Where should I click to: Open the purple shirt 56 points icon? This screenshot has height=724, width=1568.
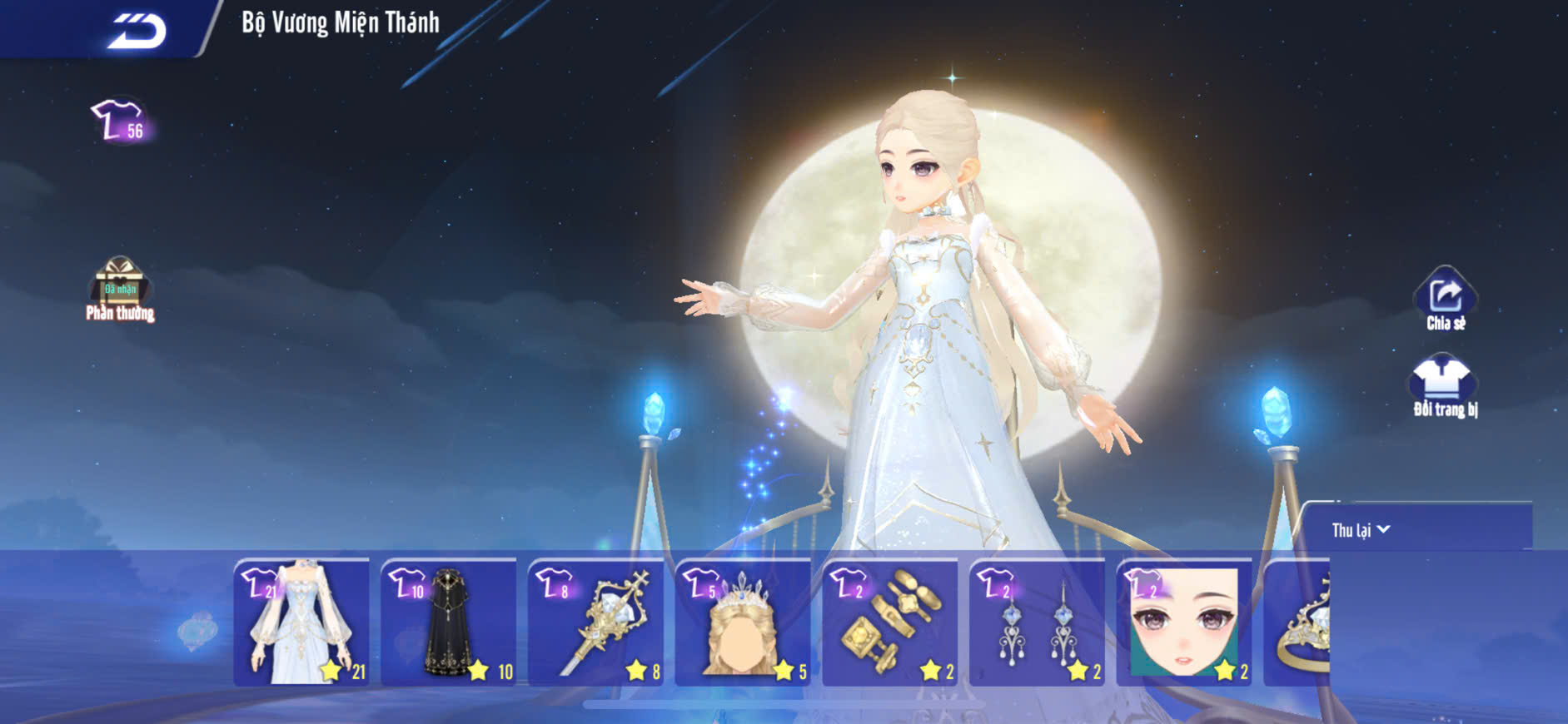click(120, 121)
